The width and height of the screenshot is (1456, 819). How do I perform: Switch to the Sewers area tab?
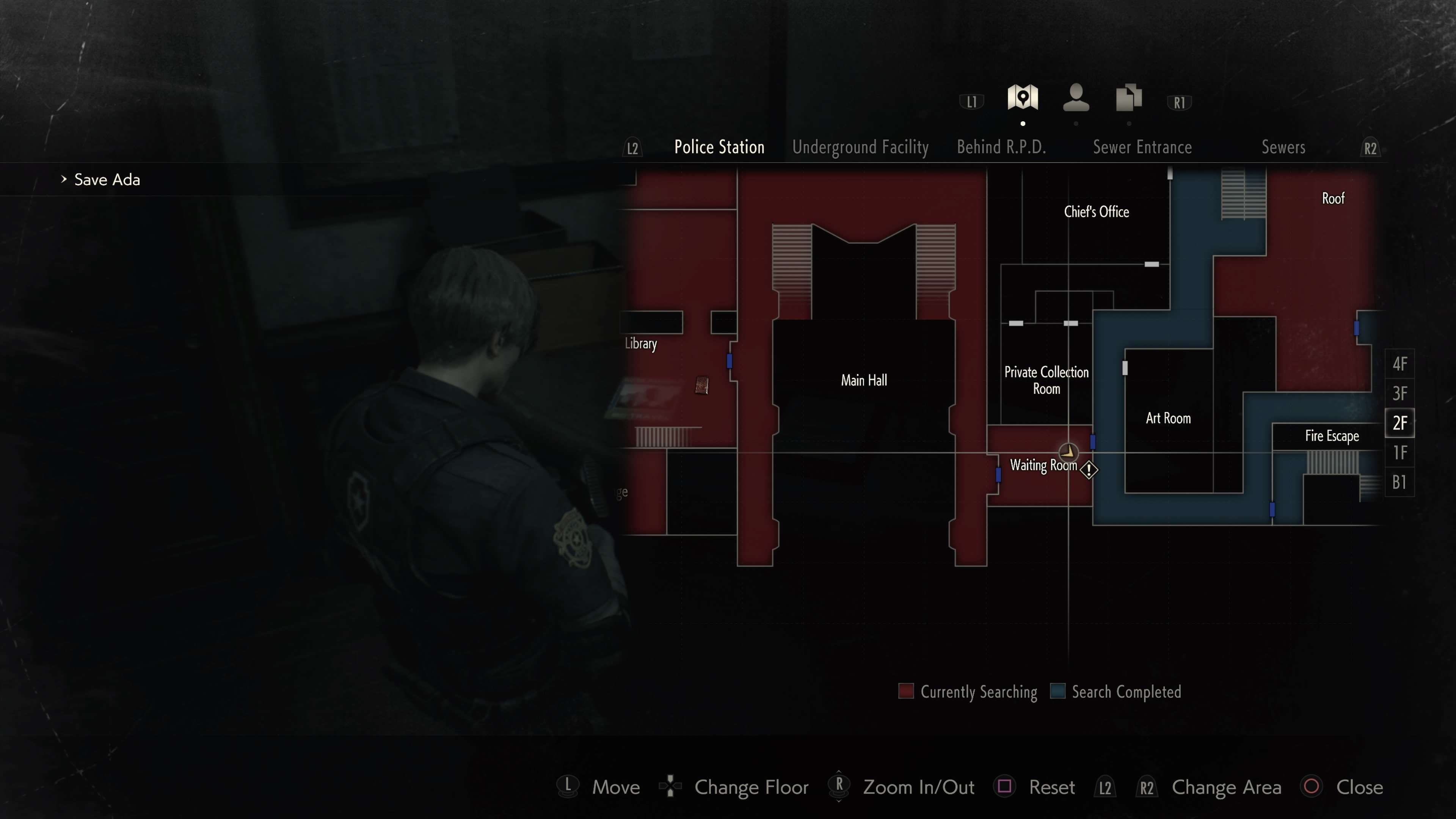pyautogui.click(x=1283, y=147)
